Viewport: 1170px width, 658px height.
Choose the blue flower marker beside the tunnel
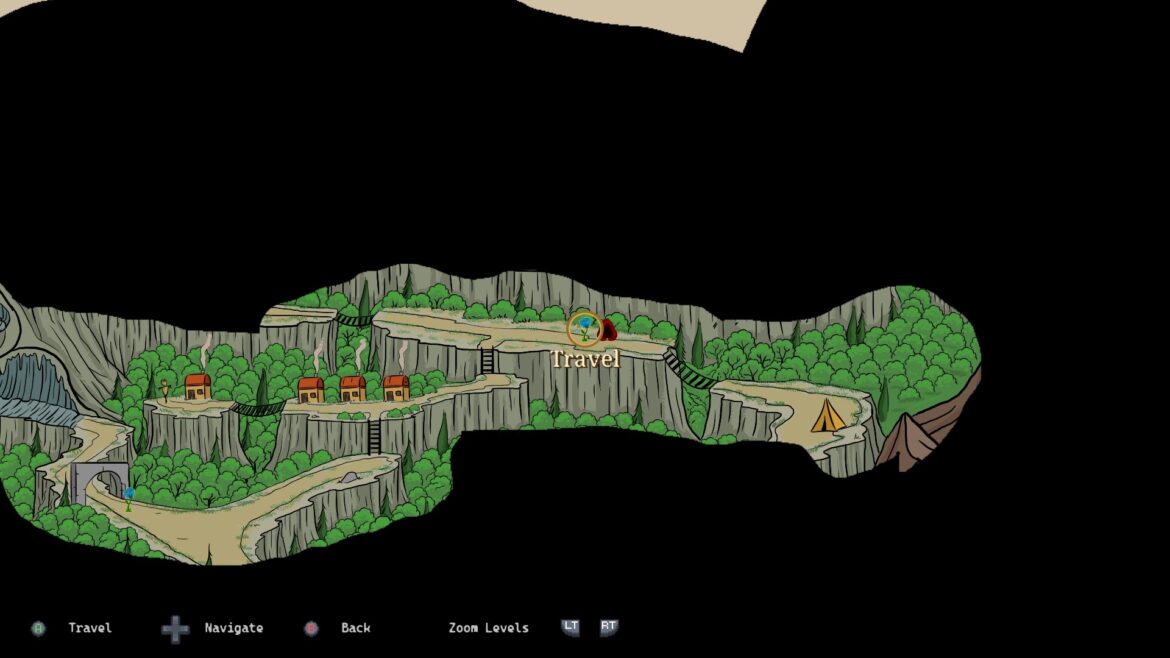click(129, 496)
